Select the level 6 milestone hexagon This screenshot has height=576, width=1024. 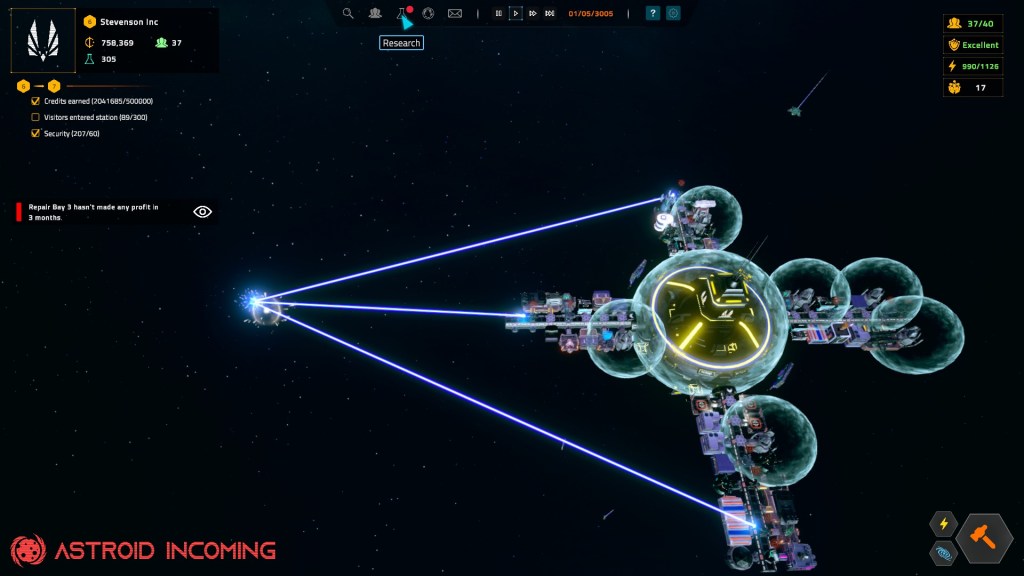pos(23,86)
